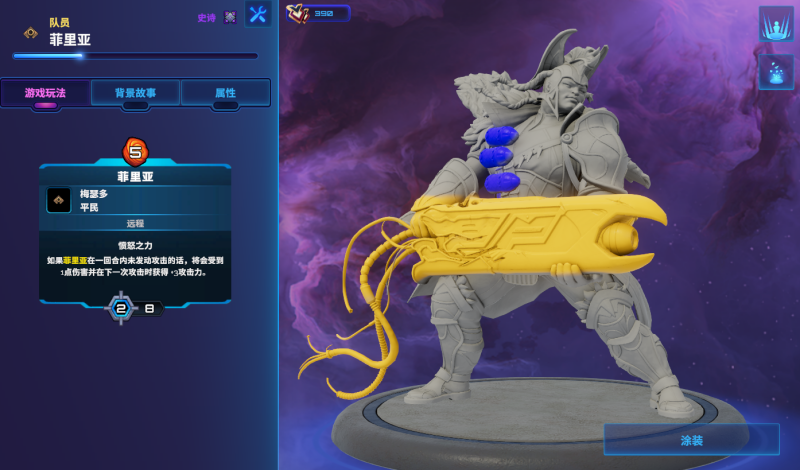800x470 pixels.
Task: Select the figure spotlight pedestal icon
Action: click(776, 23)
